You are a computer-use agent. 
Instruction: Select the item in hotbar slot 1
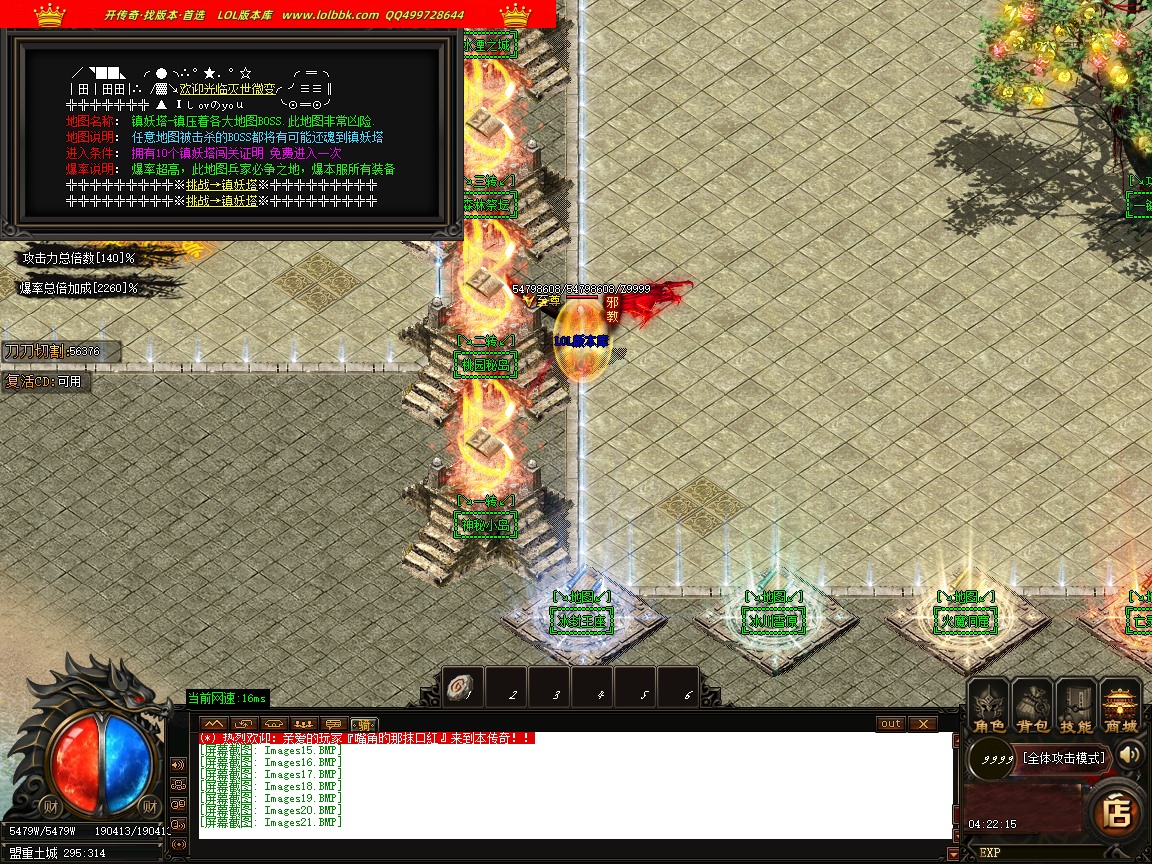(x=464, y=688)
